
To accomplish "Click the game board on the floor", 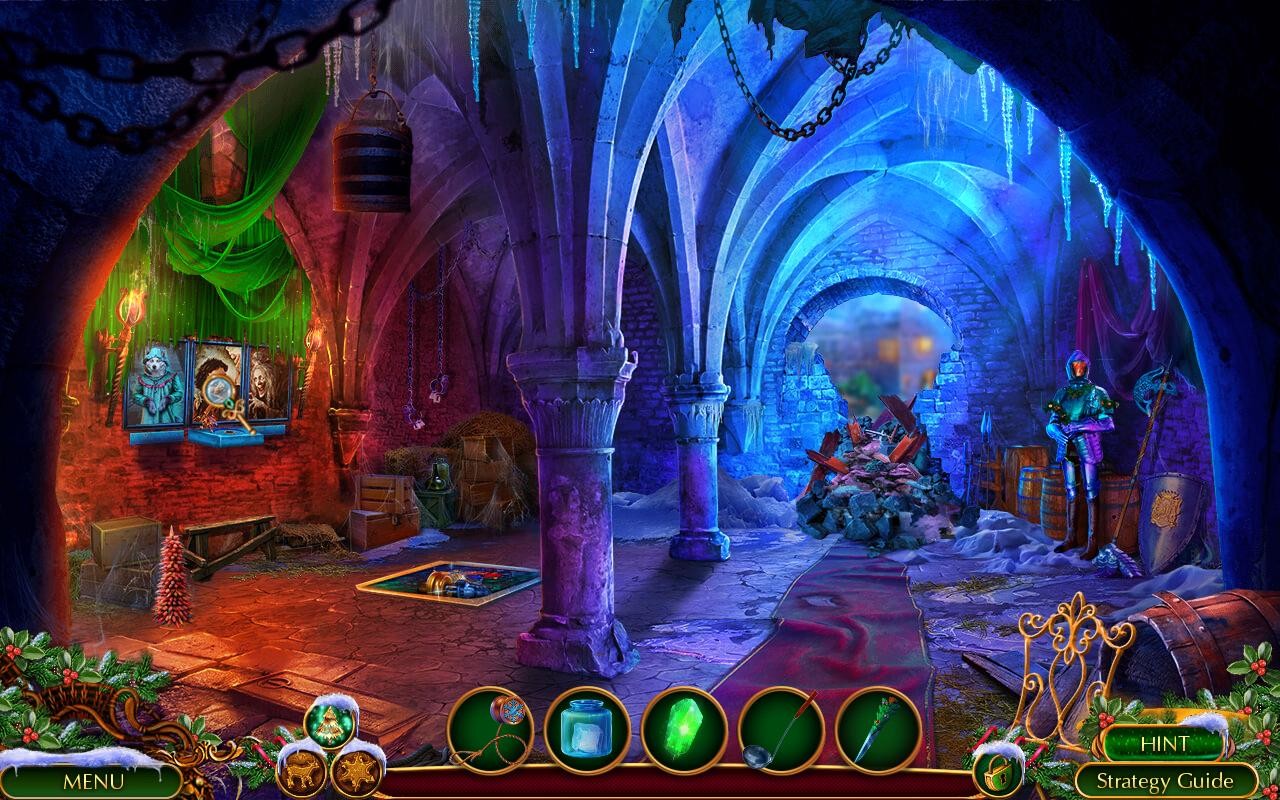I will tap(452, 581).
